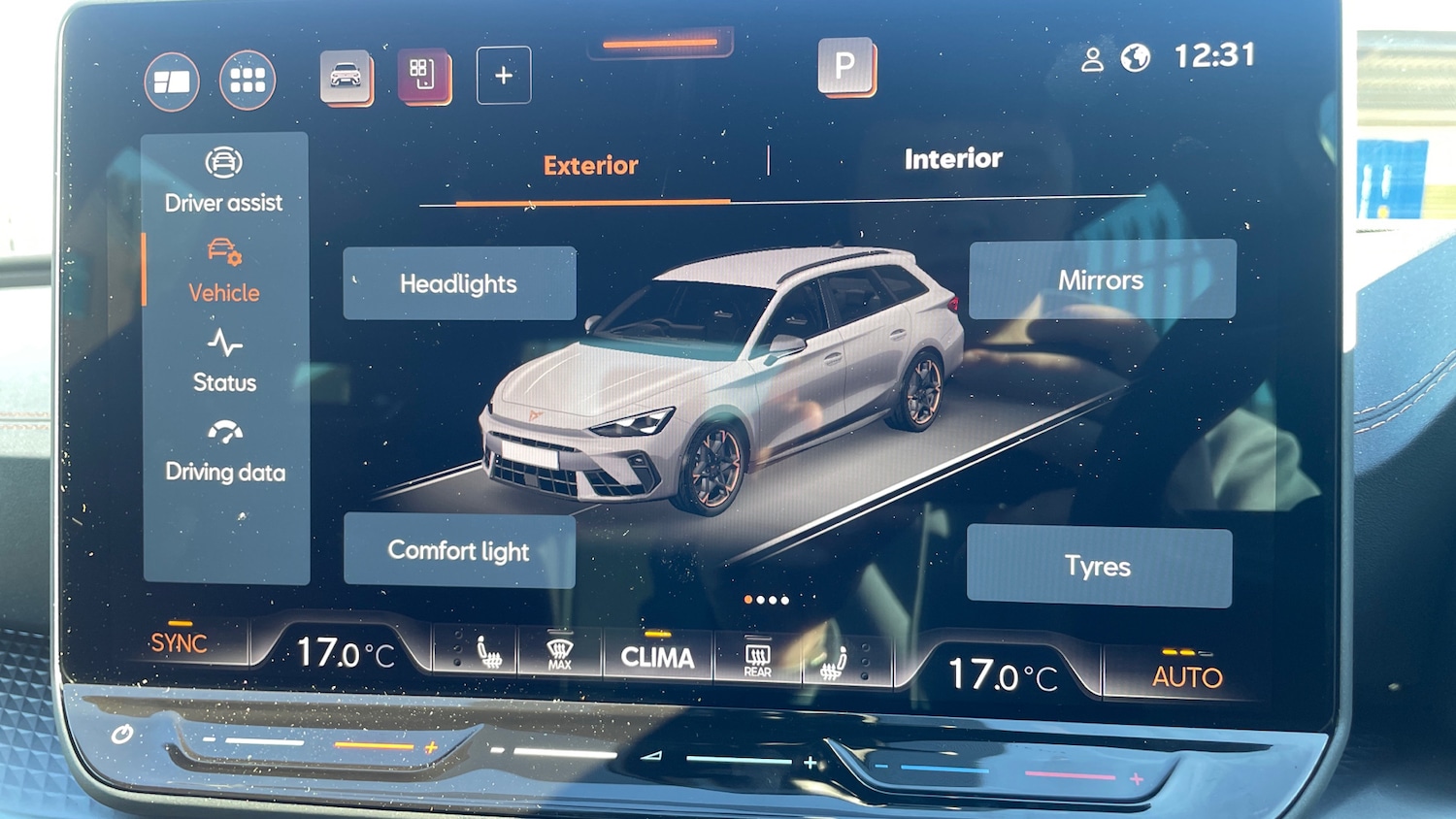Select the Exterior tab

point(590,165)
